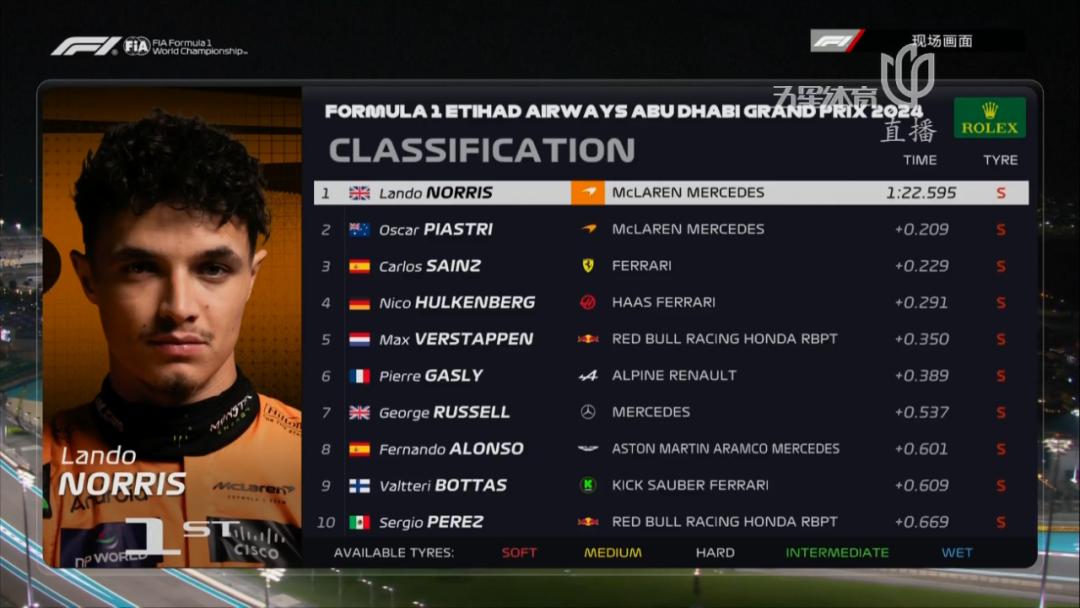
Task: Click the Soft tyre legend label
Action: pos(519,553)
